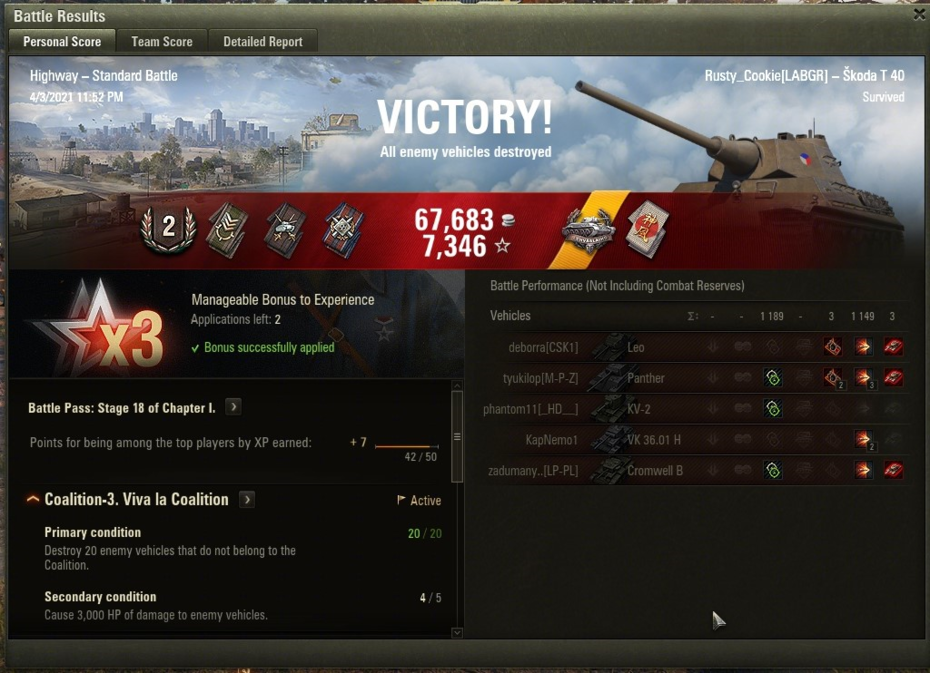Viewport: 930px width, 673px height.
Task: Close the Battle Results window
Action: tap(919, 14)
